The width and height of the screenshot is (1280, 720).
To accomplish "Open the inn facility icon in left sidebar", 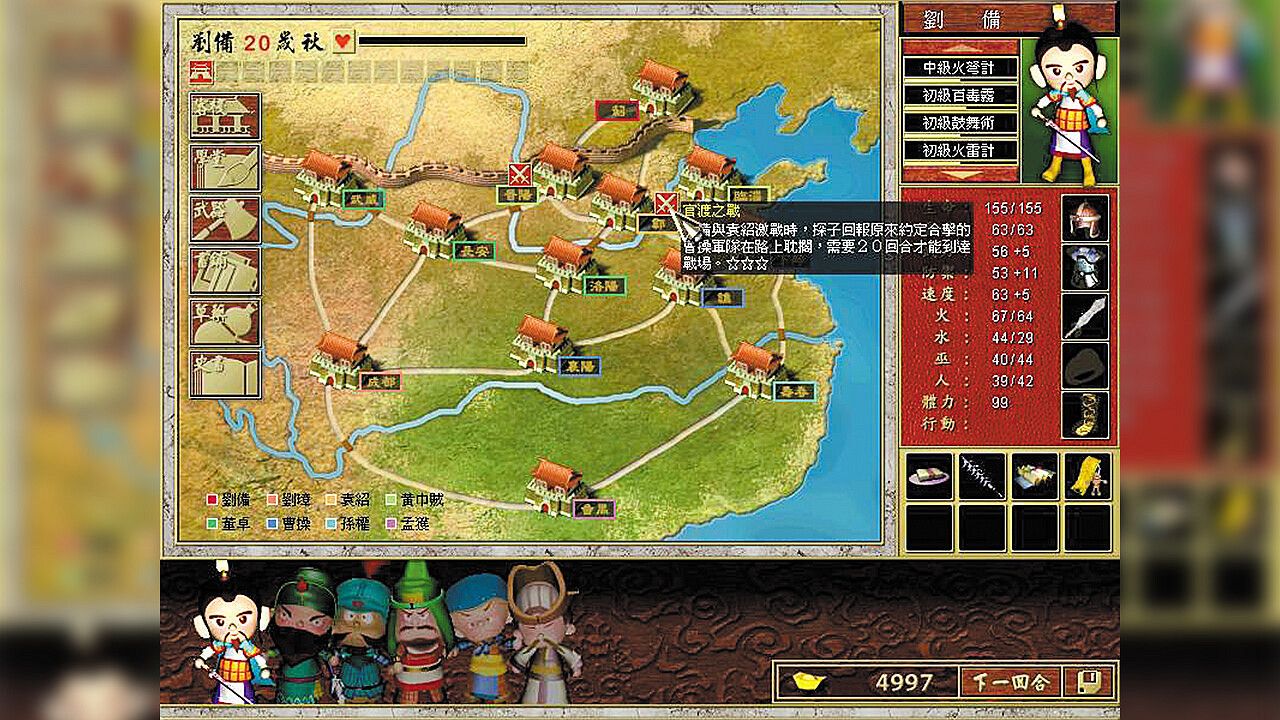I will tap(225, 117).
